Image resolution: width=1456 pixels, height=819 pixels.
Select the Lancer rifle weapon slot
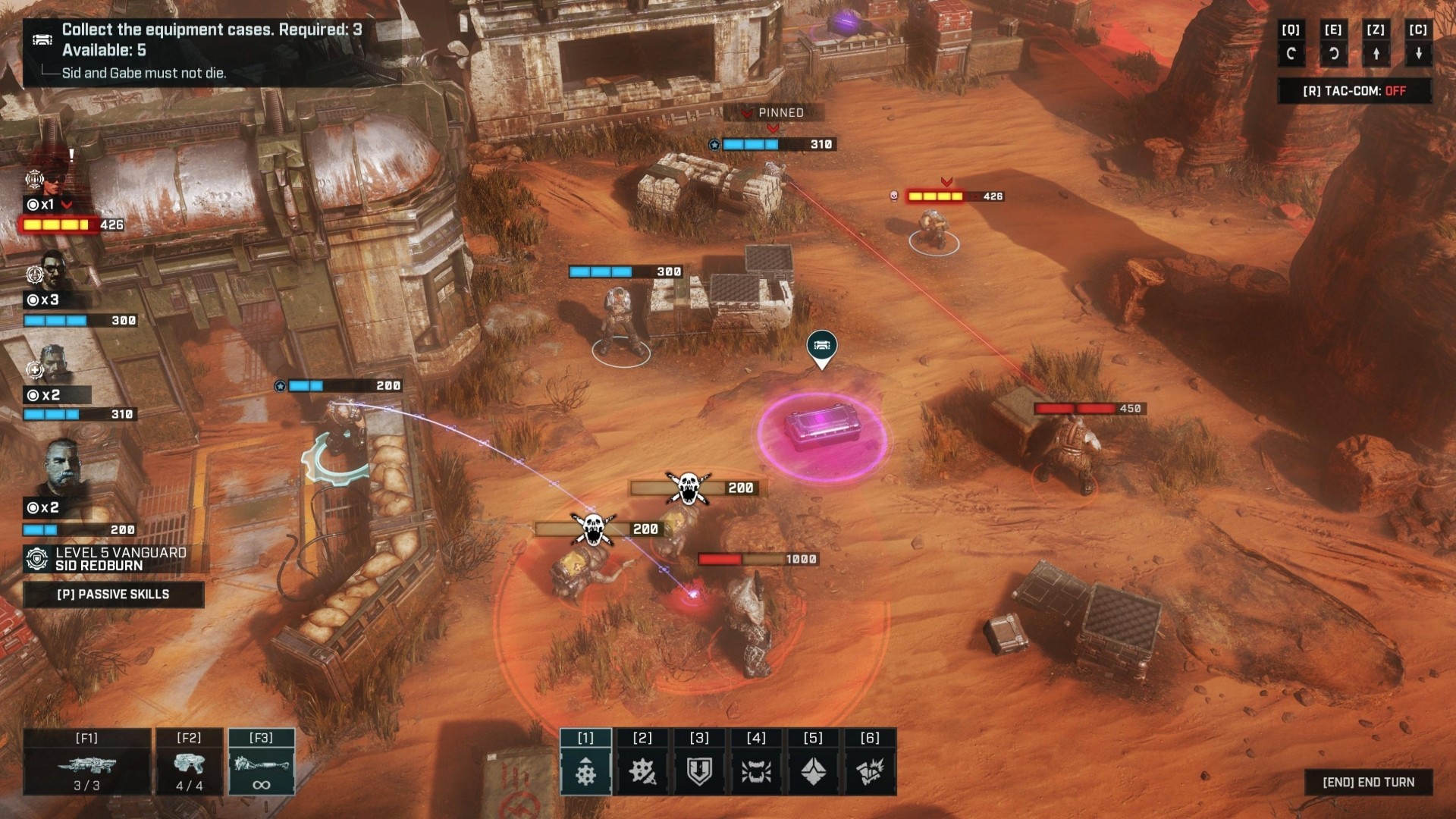pyautogui.click(x=86, y=763)
